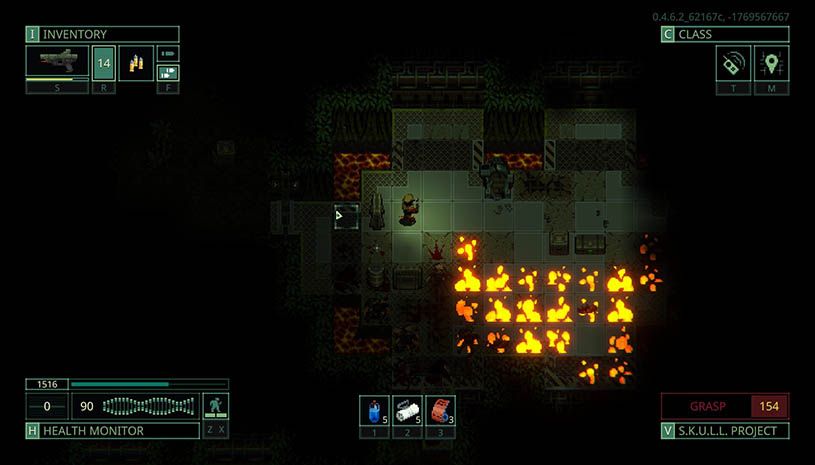Select the equipped pistol weapon slot

[x=57, y=62]
